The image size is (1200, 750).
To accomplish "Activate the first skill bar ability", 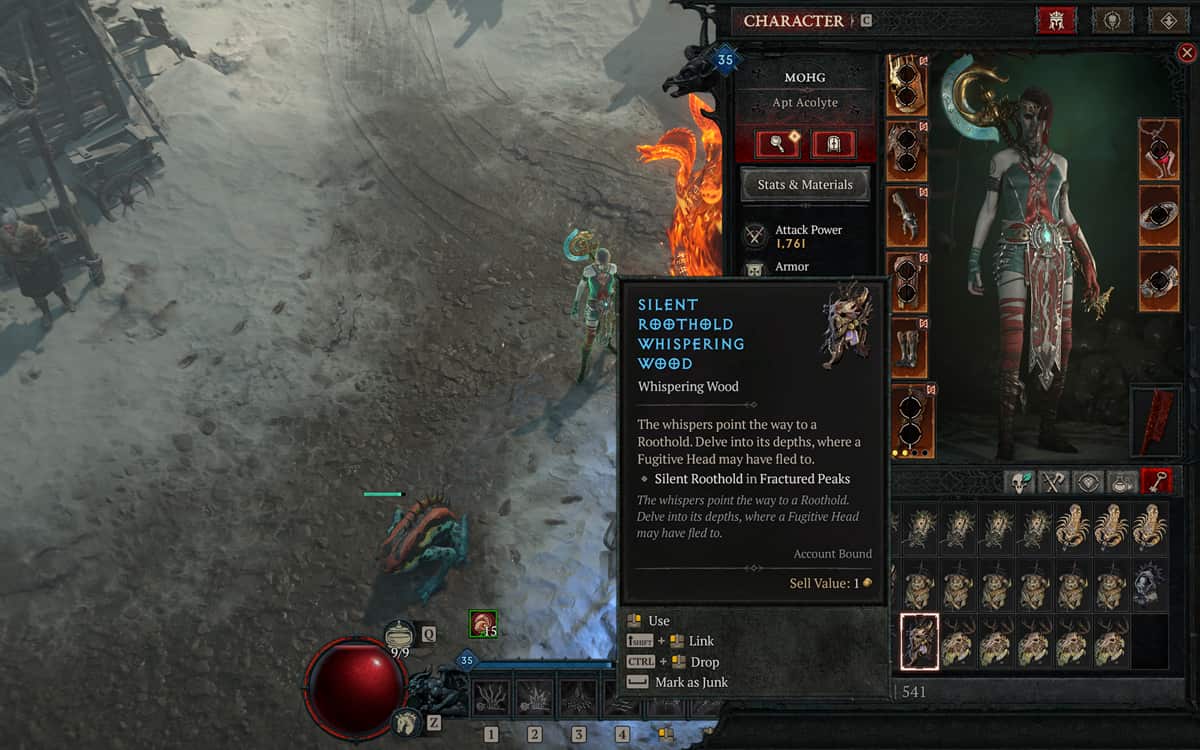I will pos(491,699).
